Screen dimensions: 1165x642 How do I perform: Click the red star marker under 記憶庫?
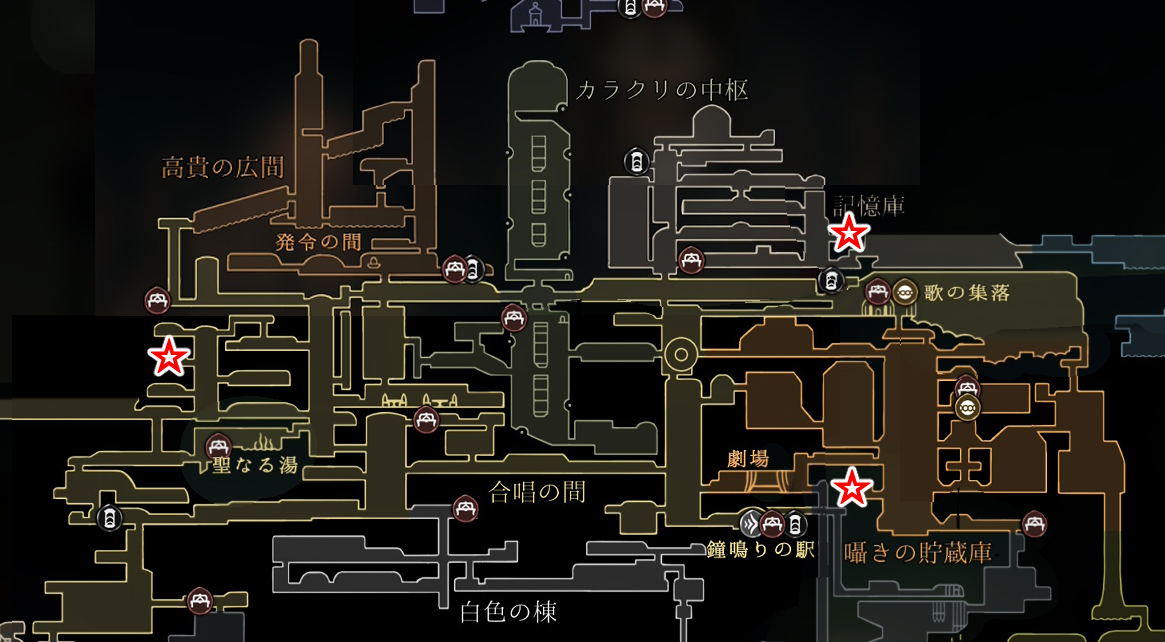pos(849,232)
